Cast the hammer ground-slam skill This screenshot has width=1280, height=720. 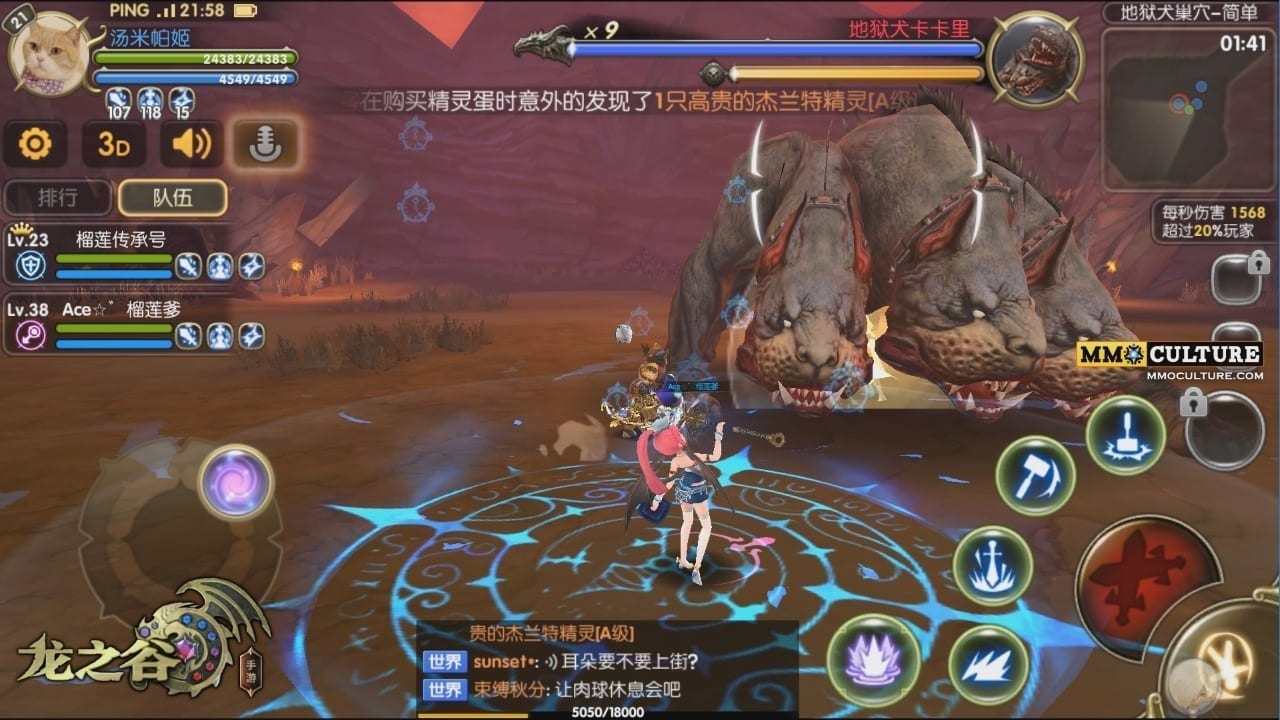(x=1125, y=435)
